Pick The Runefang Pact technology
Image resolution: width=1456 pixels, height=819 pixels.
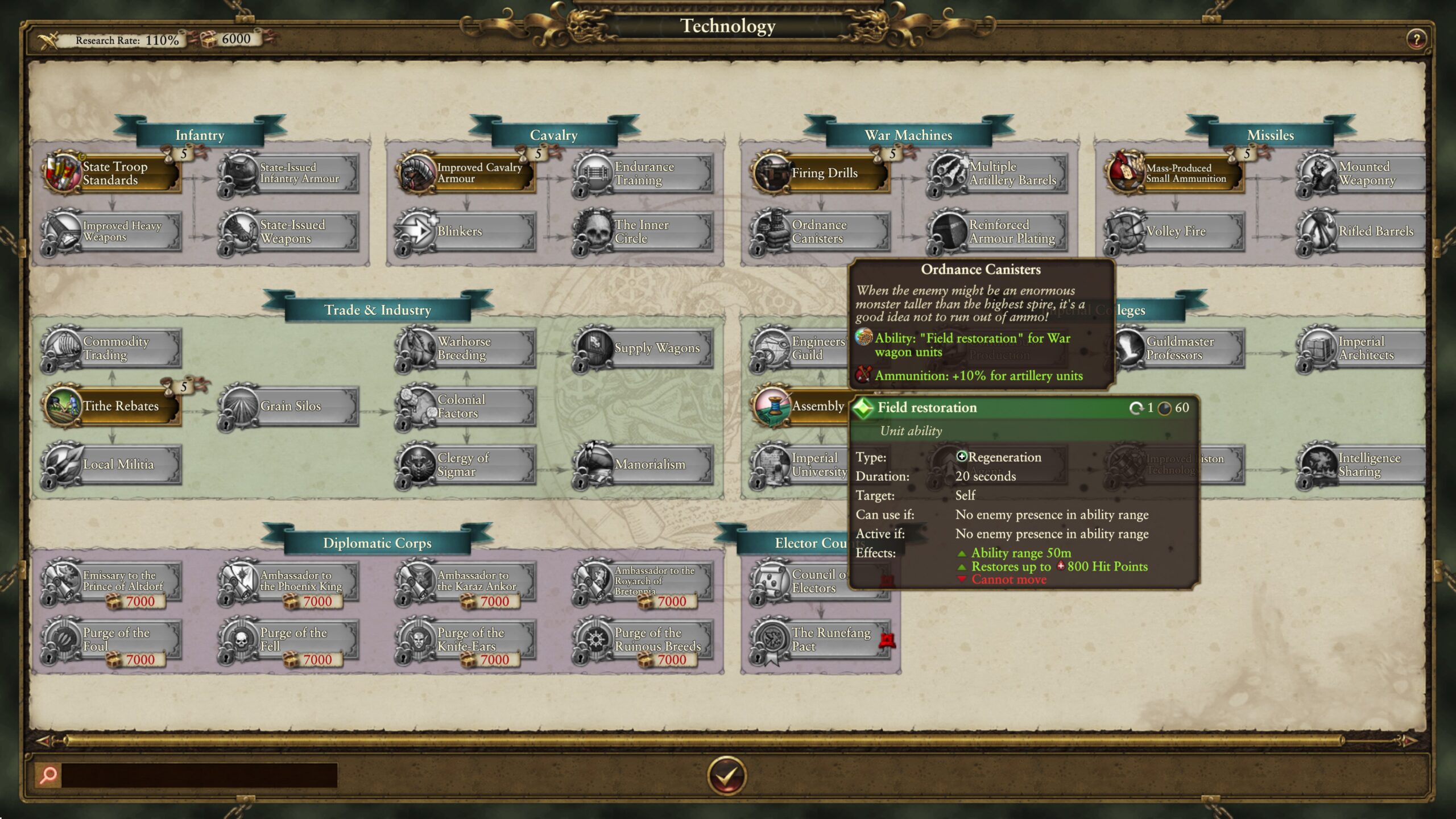[x=821, y=639]
